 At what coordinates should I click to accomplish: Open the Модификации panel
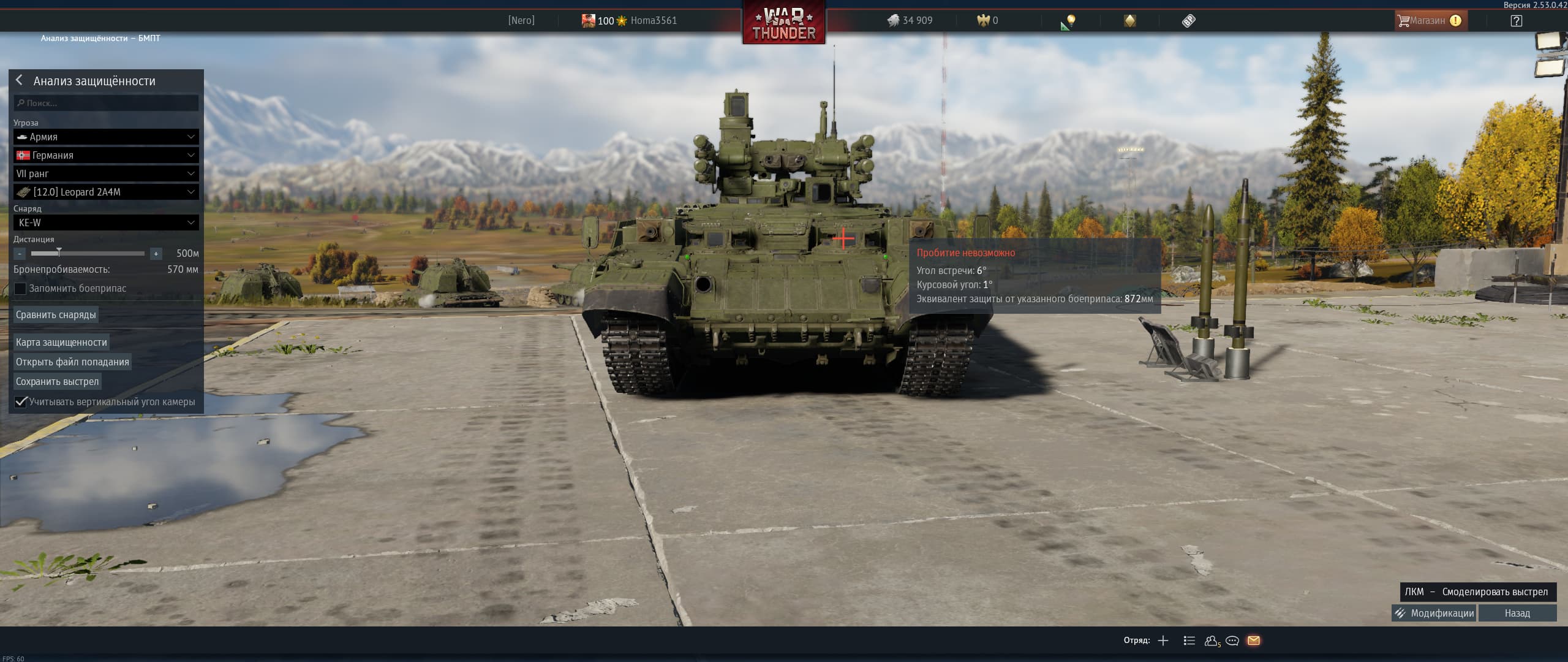pyautogui.click(x=1434, y=613)
